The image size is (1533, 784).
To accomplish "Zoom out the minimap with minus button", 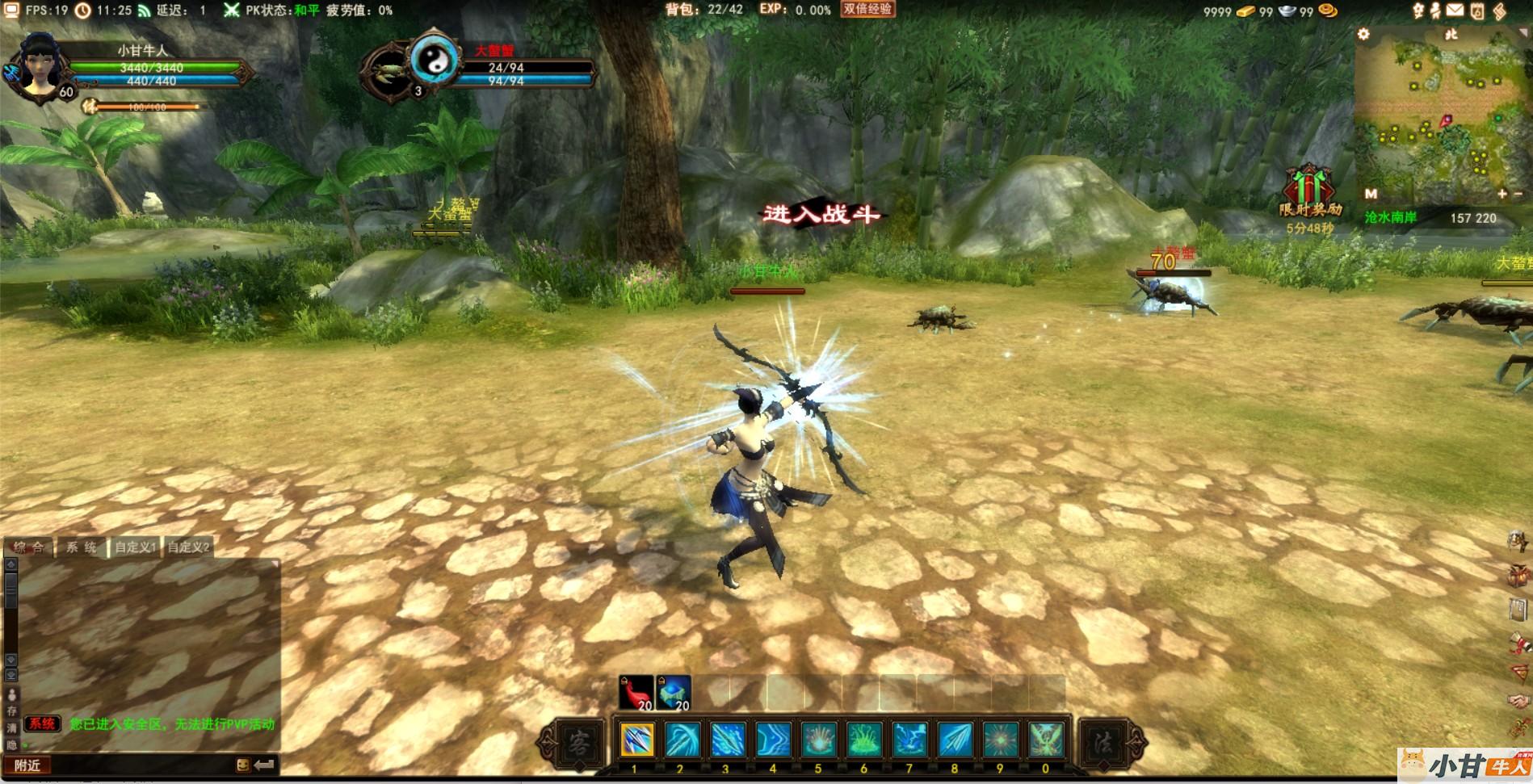I will [1518, 194].
